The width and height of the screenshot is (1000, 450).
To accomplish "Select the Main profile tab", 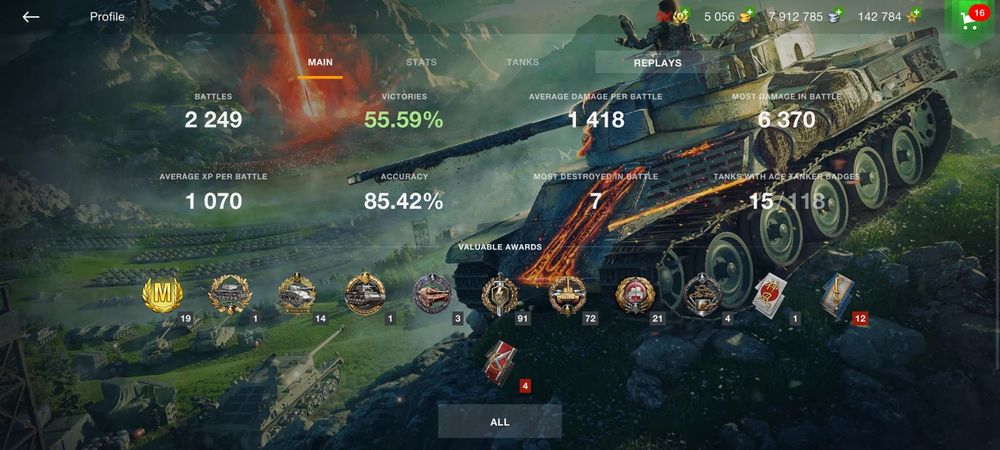I will pyautogui.click(x=320, y=62).
